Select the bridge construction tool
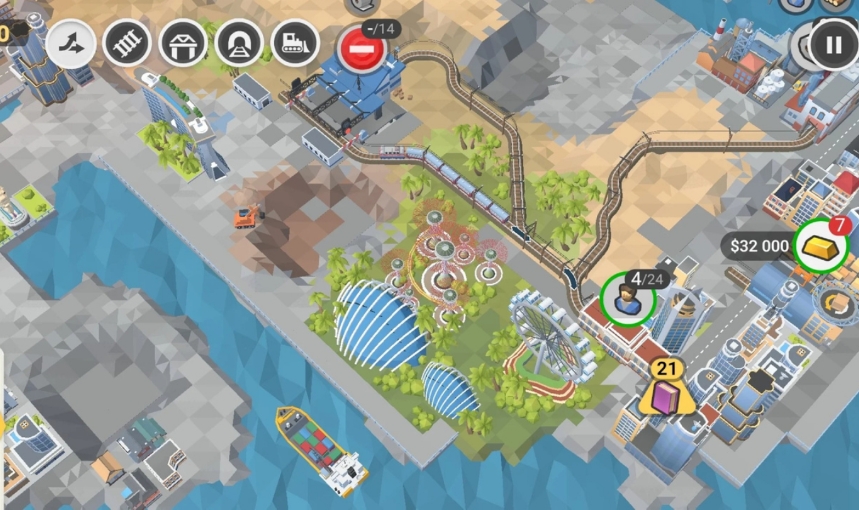Viewport: 859px width, 510px height. pos(183,43)
